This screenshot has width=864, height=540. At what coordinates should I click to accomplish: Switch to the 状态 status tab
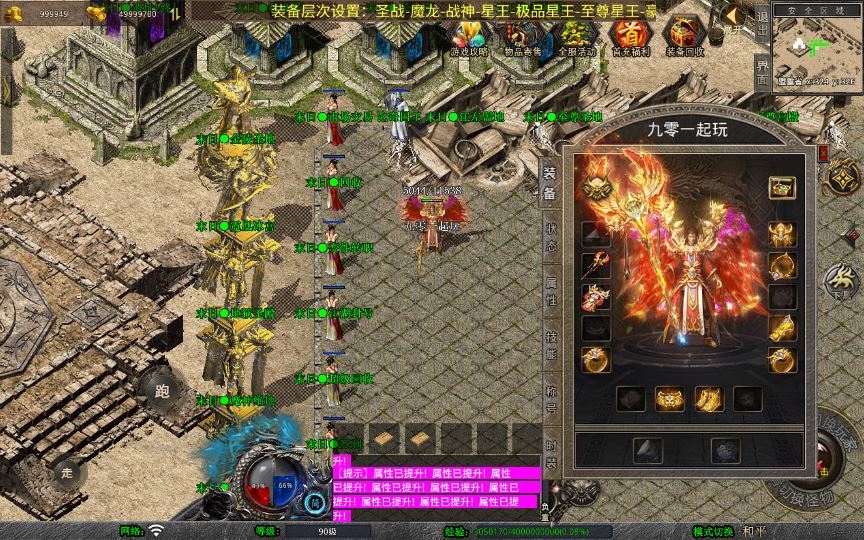click(550, 228)
